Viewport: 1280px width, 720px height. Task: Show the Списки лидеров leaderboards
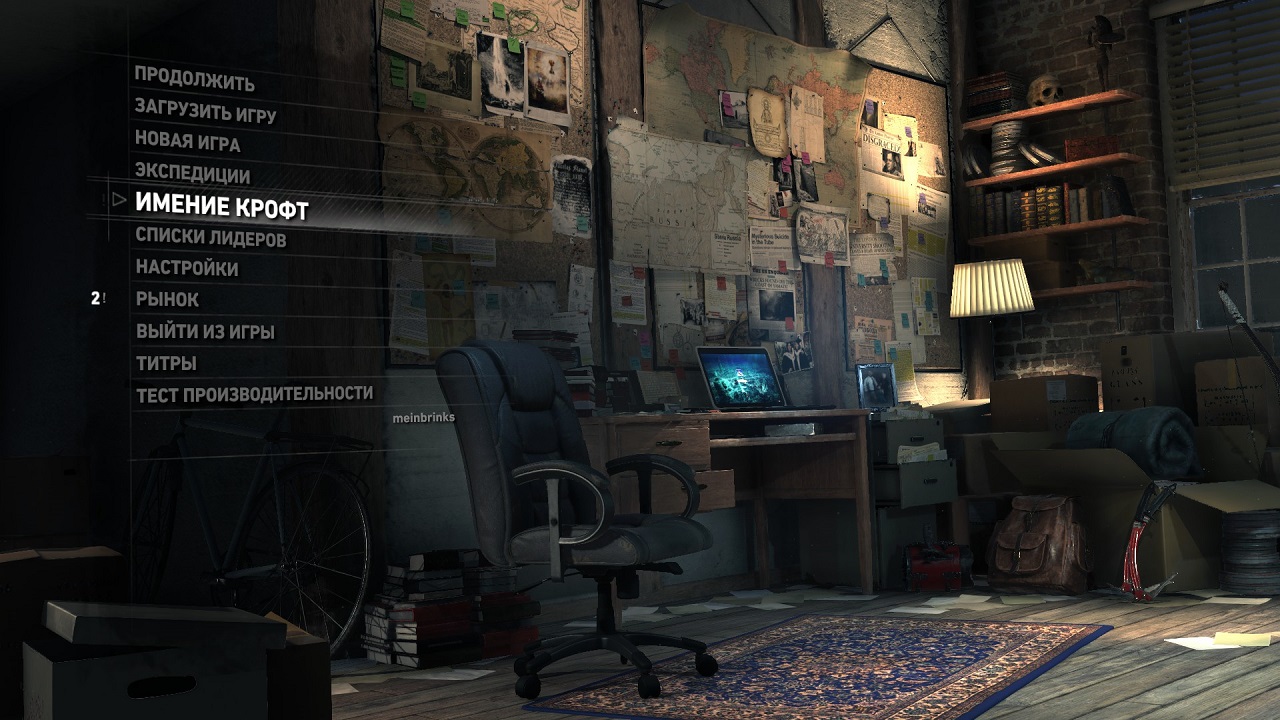click(x=210, y=238)
